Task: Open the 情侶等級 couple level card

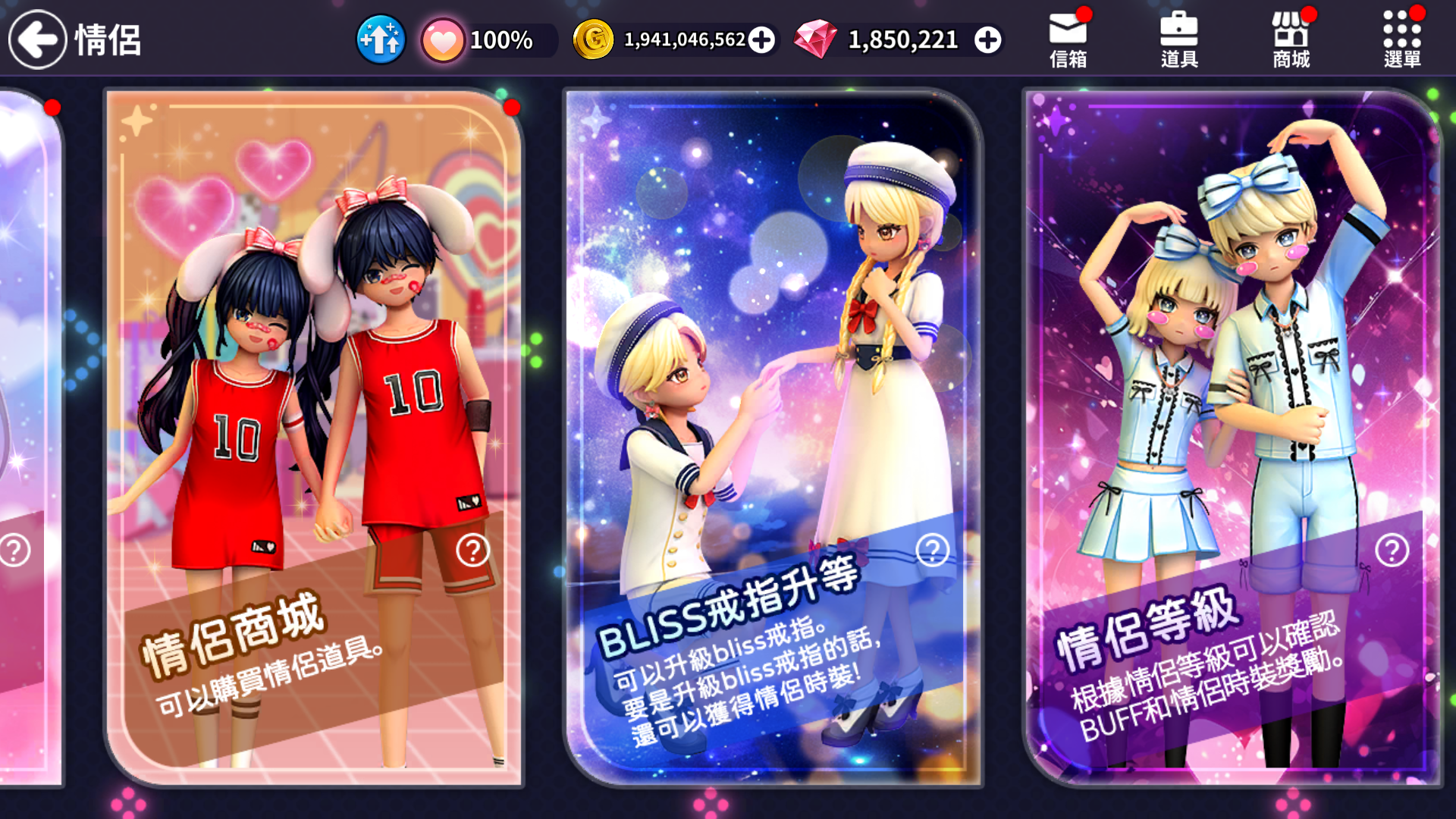Action: click(x=1232, y=379)
